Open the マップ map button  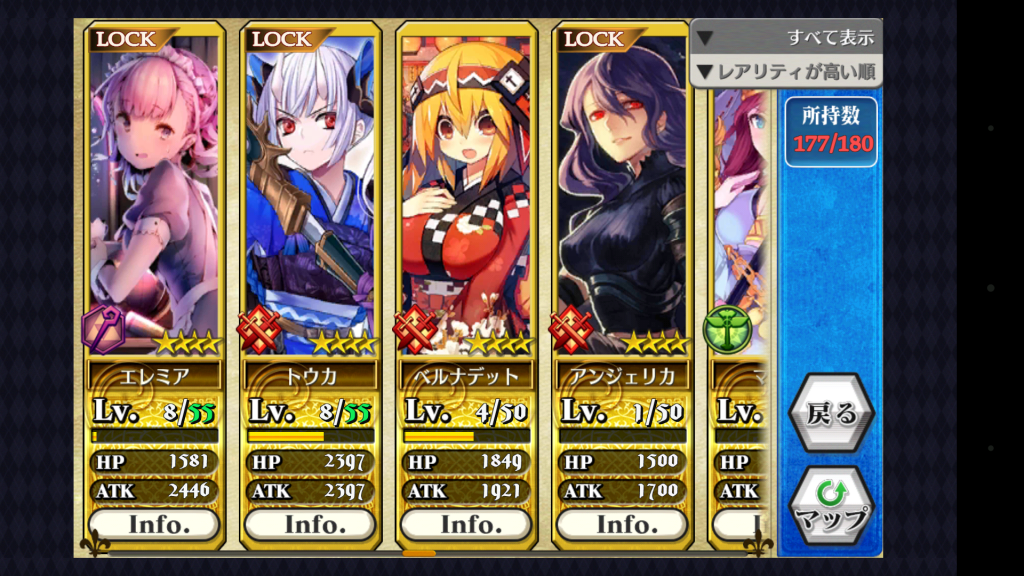830,505
